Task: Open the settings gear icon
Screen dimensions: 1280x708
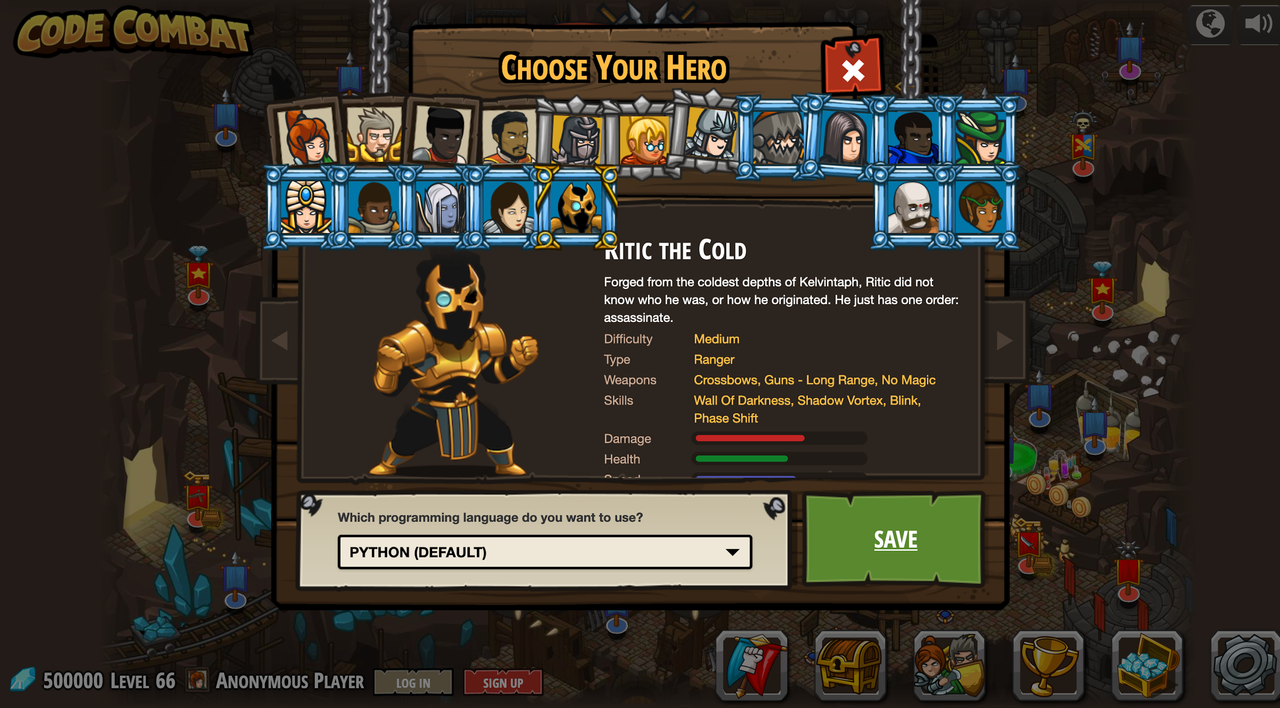Action: (x=1245, y=664)
